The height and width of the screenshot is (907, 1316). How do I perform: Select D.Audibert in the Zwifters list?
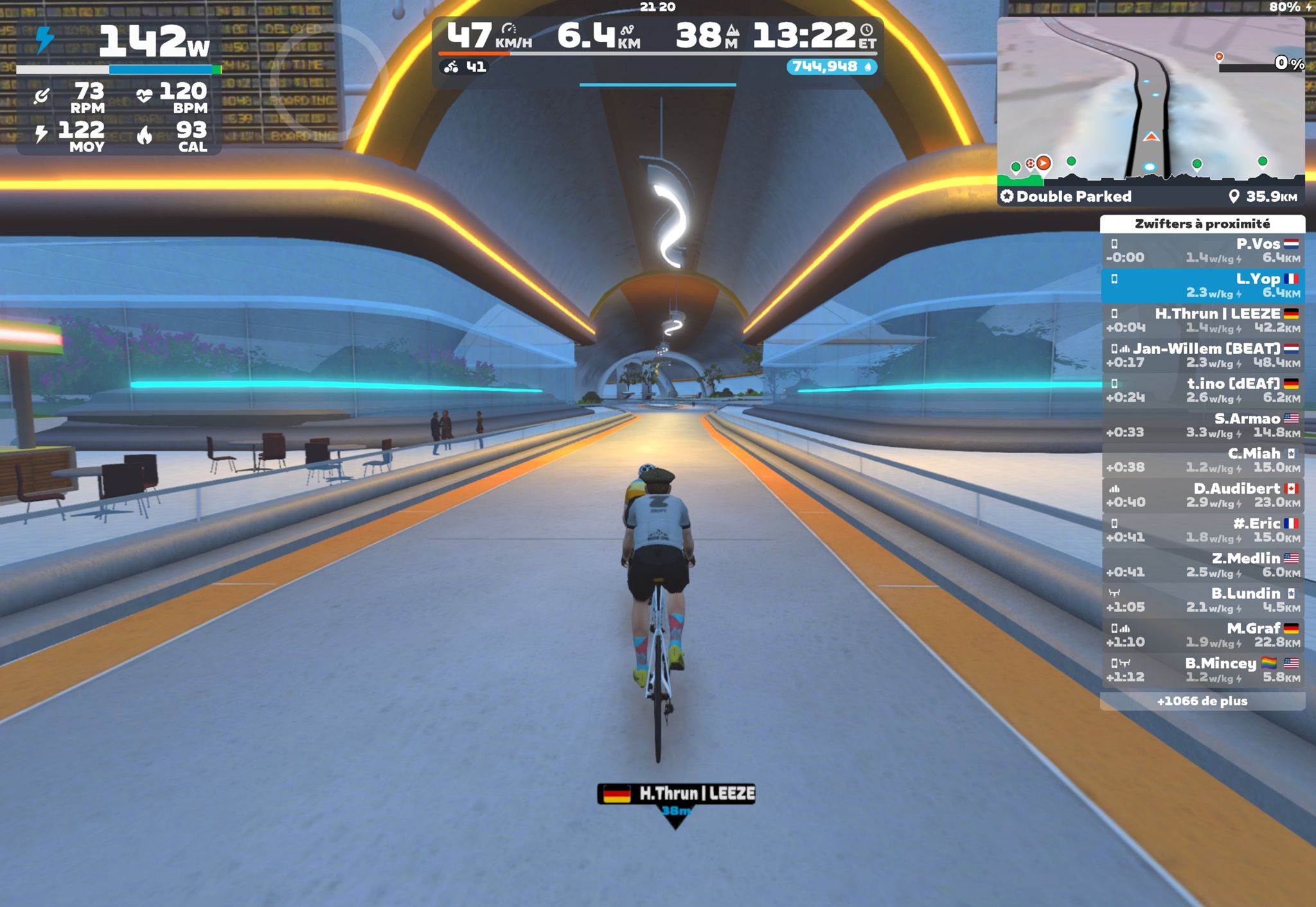tap(1202, 495)
